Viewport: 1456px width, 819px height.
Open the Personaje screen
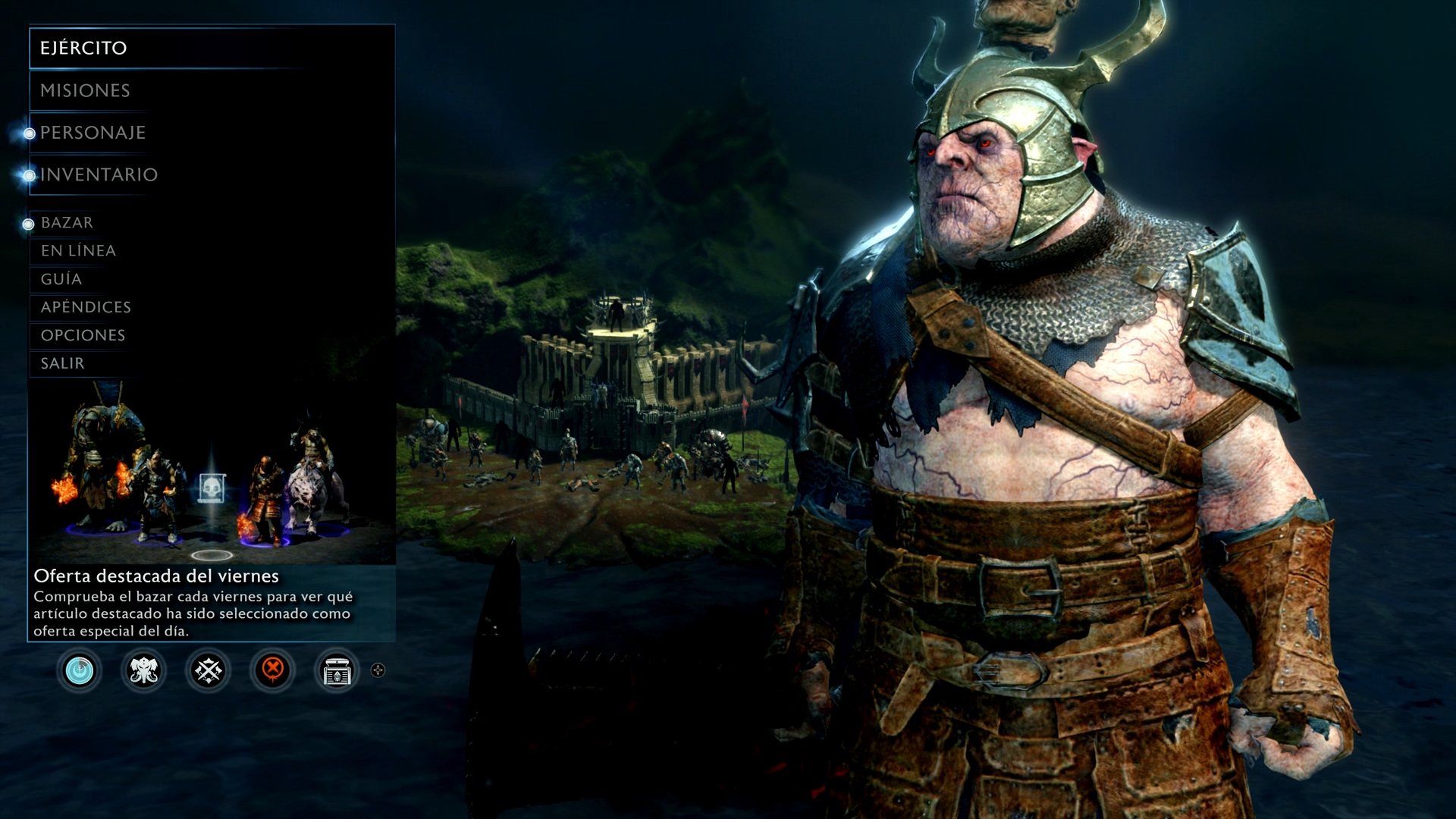pyautogui.click(x=93, y=133)
